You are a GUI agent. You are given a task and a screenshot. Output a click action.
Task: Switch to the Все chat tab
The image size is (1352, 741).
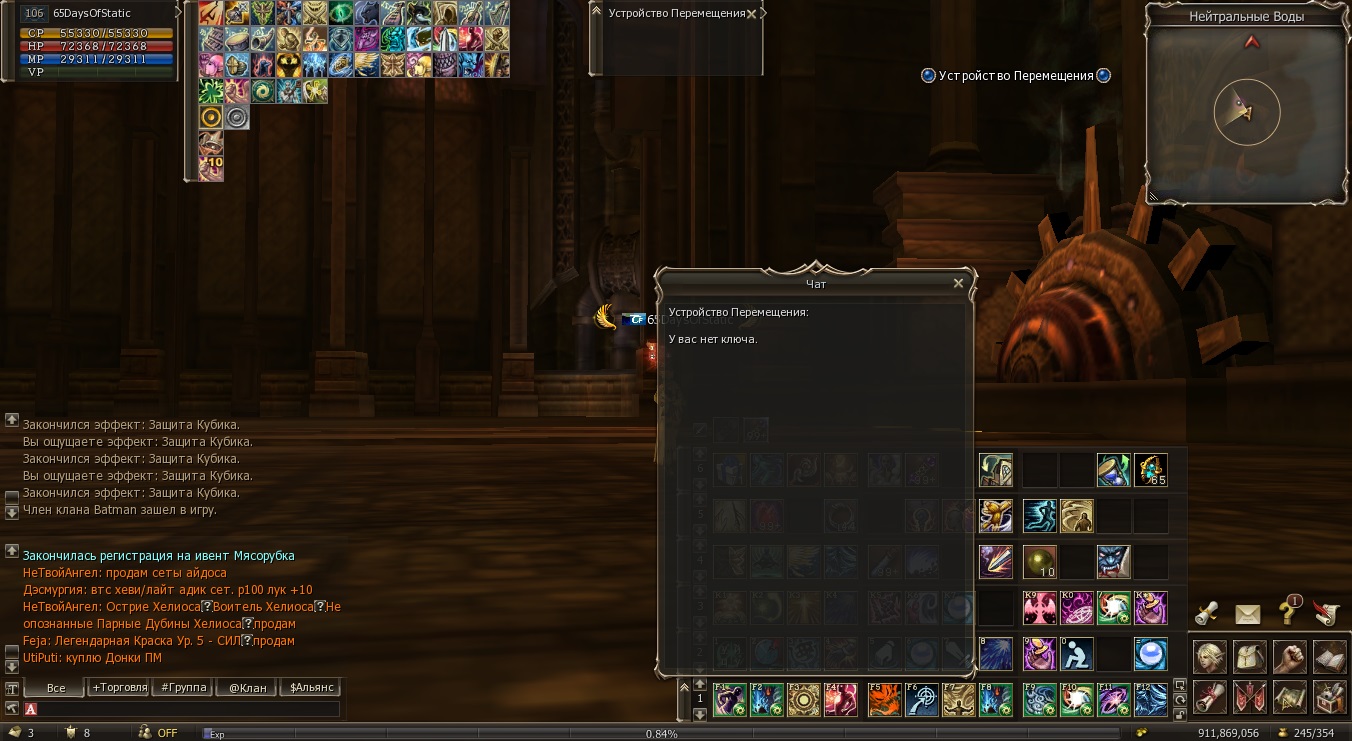point(56,688)
